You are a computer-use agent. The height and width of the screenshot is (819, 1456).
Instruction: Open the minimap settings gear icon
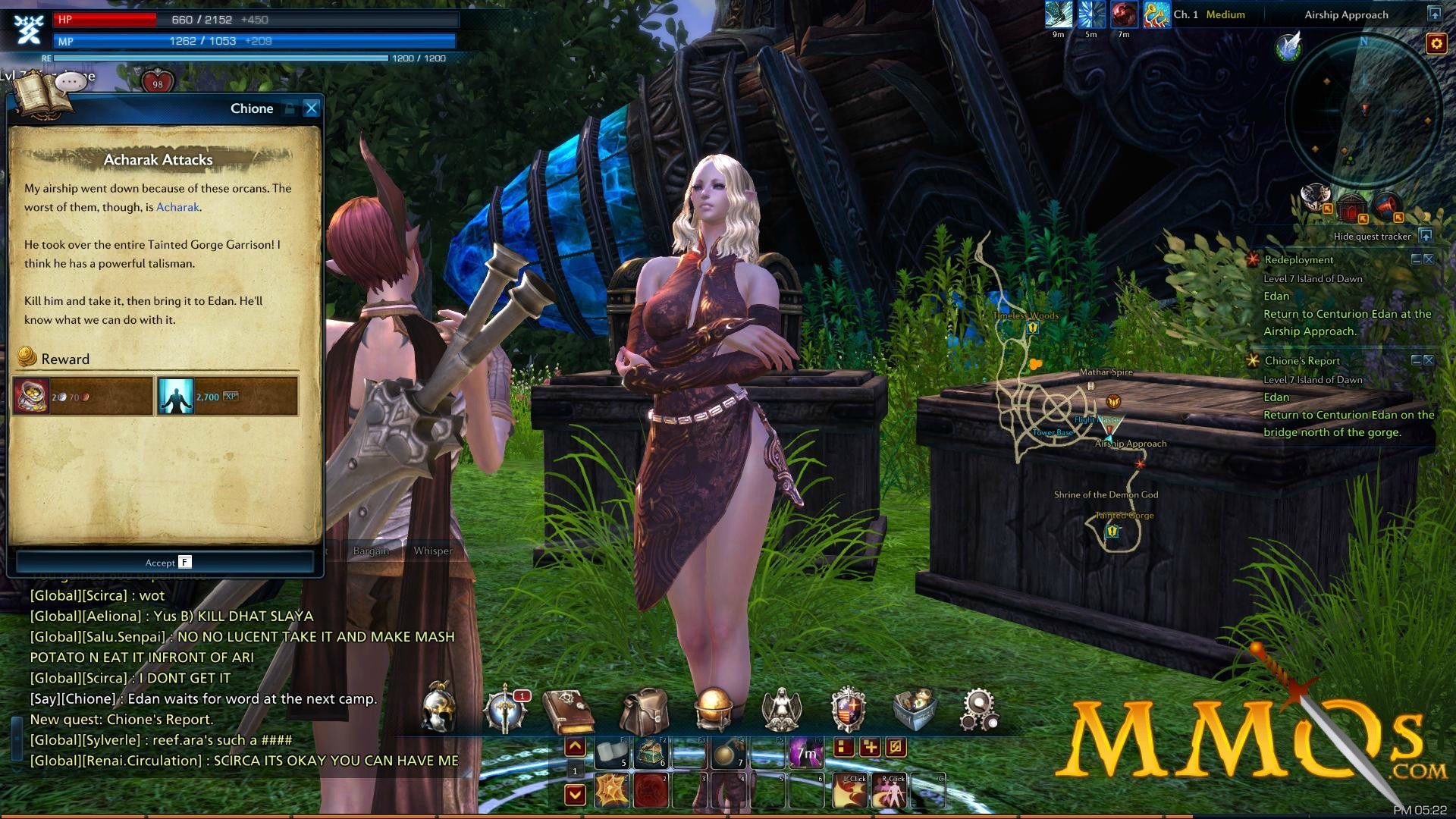1439,44
